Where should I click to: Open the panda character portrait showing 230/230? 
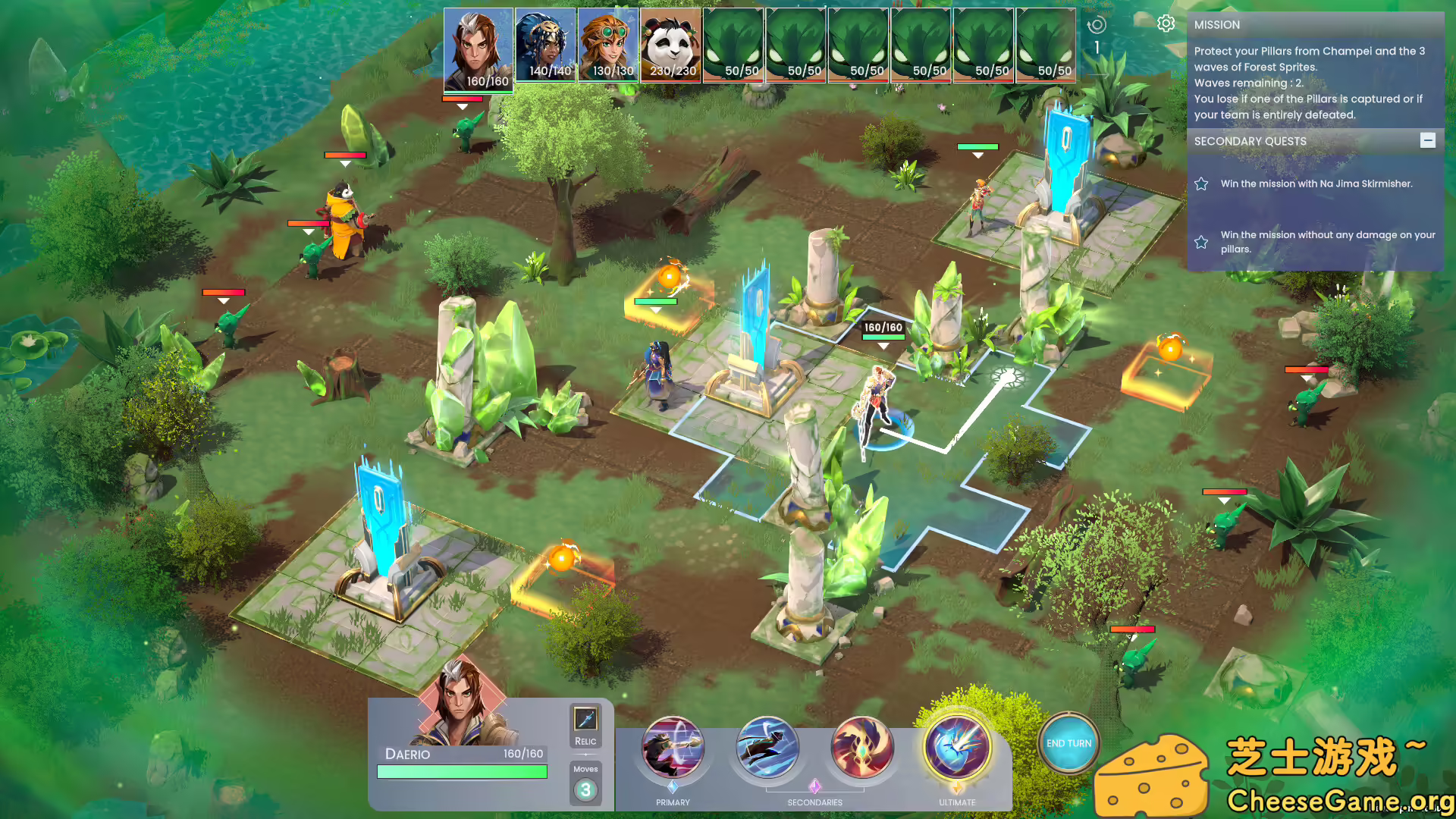[673, 45]
